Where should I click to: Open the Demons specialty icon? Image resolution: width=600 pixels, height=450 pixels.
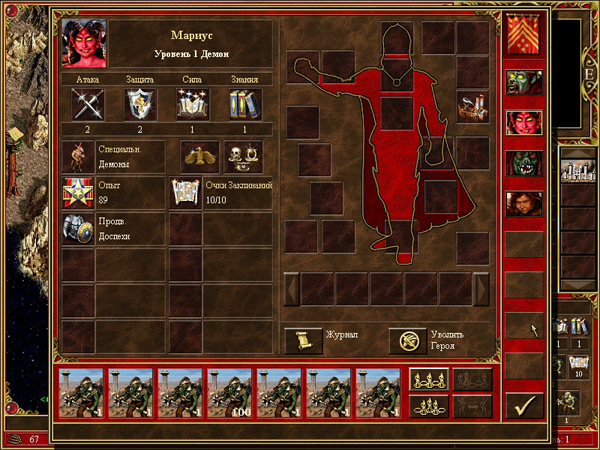tap(78, 157)
